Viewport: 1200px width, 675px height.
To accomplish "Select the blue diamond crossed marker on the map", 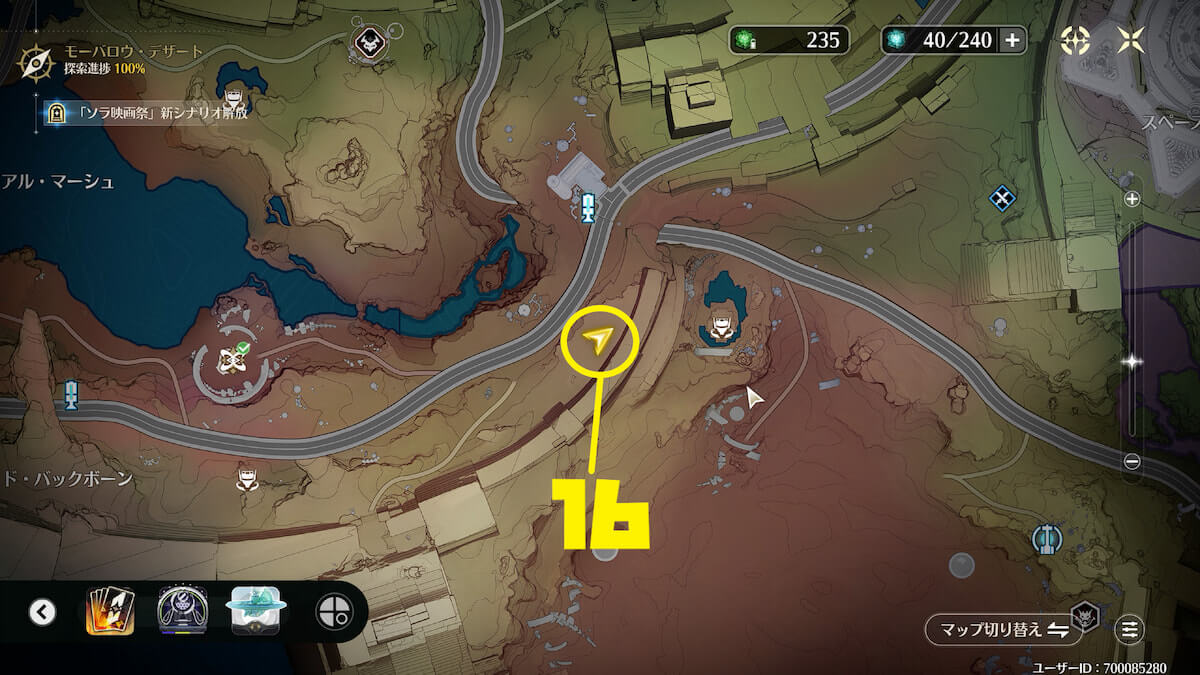I will 1002,198.
